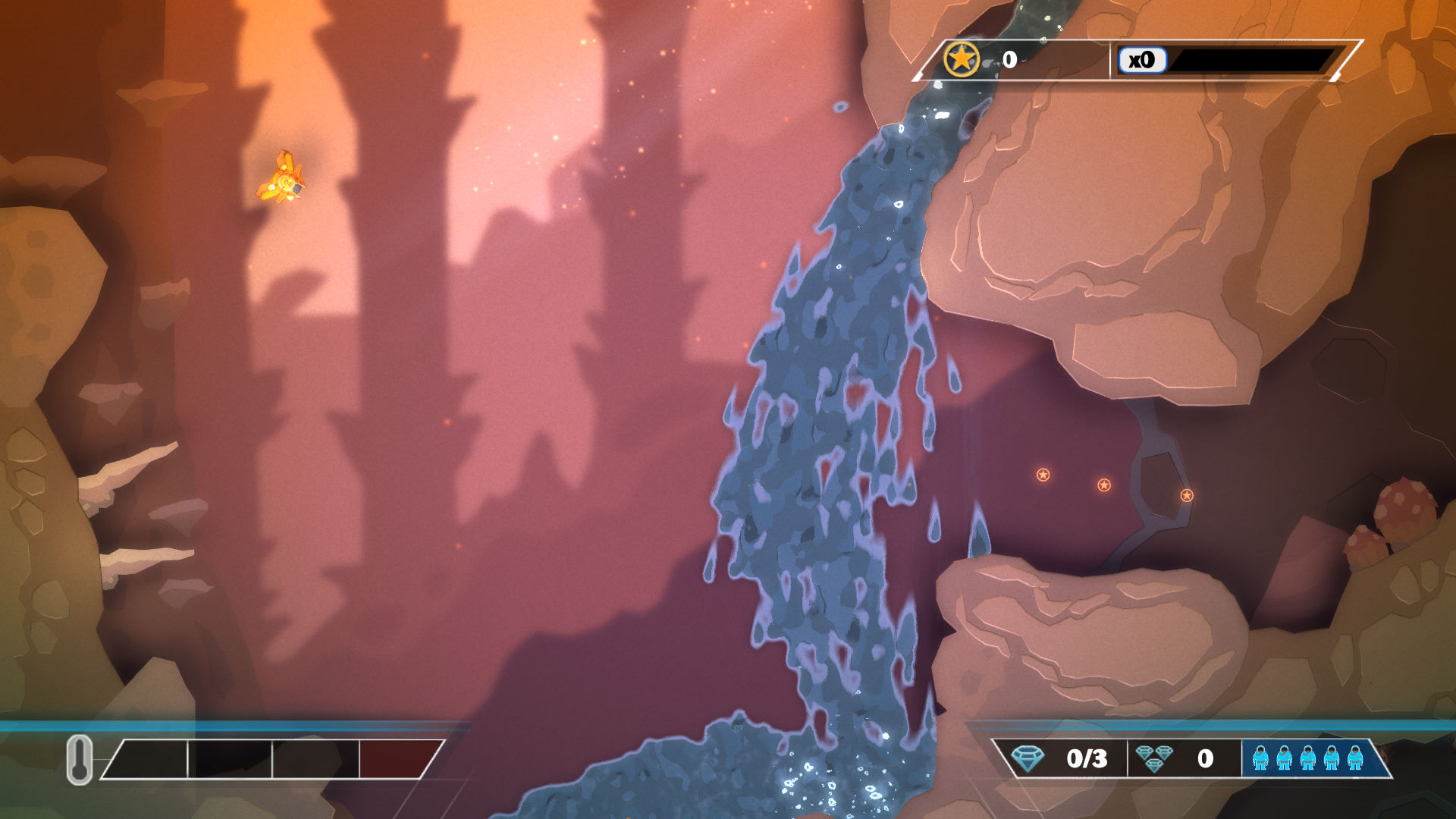This screenshot has width=1456, height=819.
Task: Select the x0 multiplier badge
Action: (1141, 60)
